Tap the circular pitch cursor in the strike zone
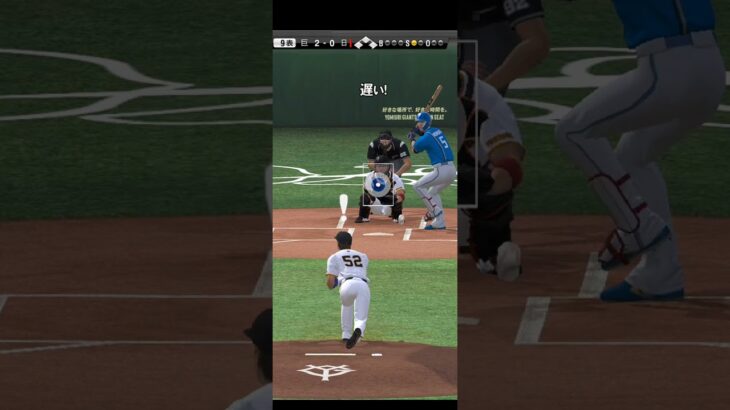Viewport: 730px width, 410px height. (x=378, y=184)
